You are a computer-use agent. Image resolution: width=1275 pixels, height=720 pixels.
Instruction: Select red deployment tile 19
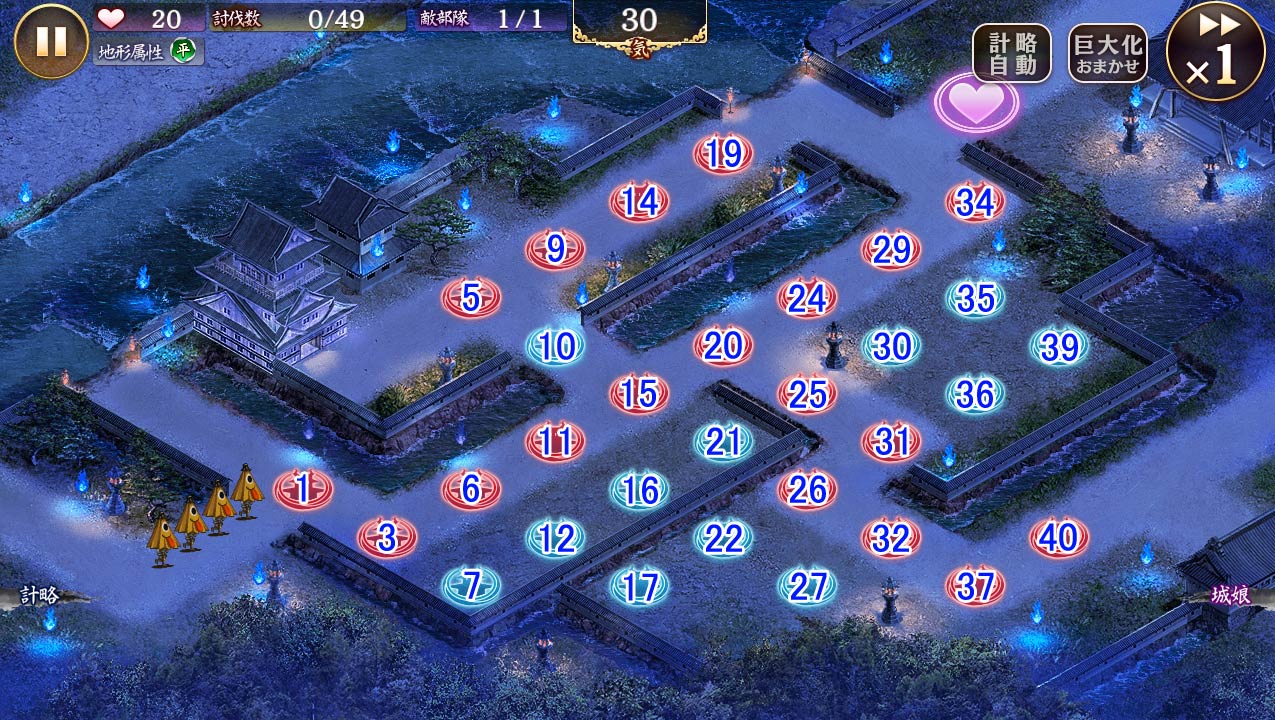tap(723, 154)
